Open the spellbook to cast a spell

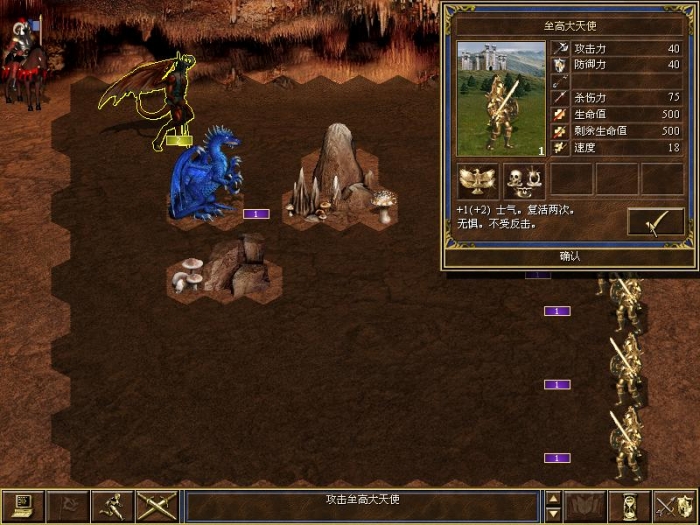(587, 506)
